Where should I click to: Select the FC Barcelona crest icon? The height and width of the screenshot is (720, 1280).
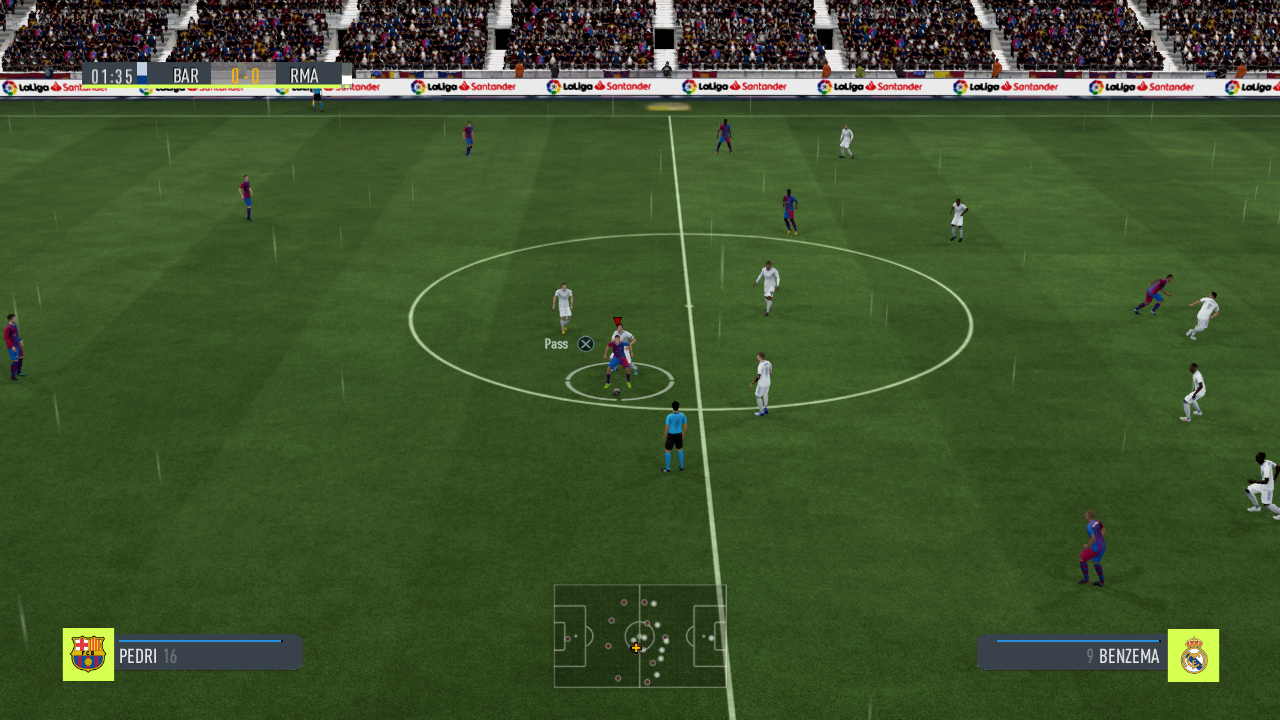coord(88,655)
